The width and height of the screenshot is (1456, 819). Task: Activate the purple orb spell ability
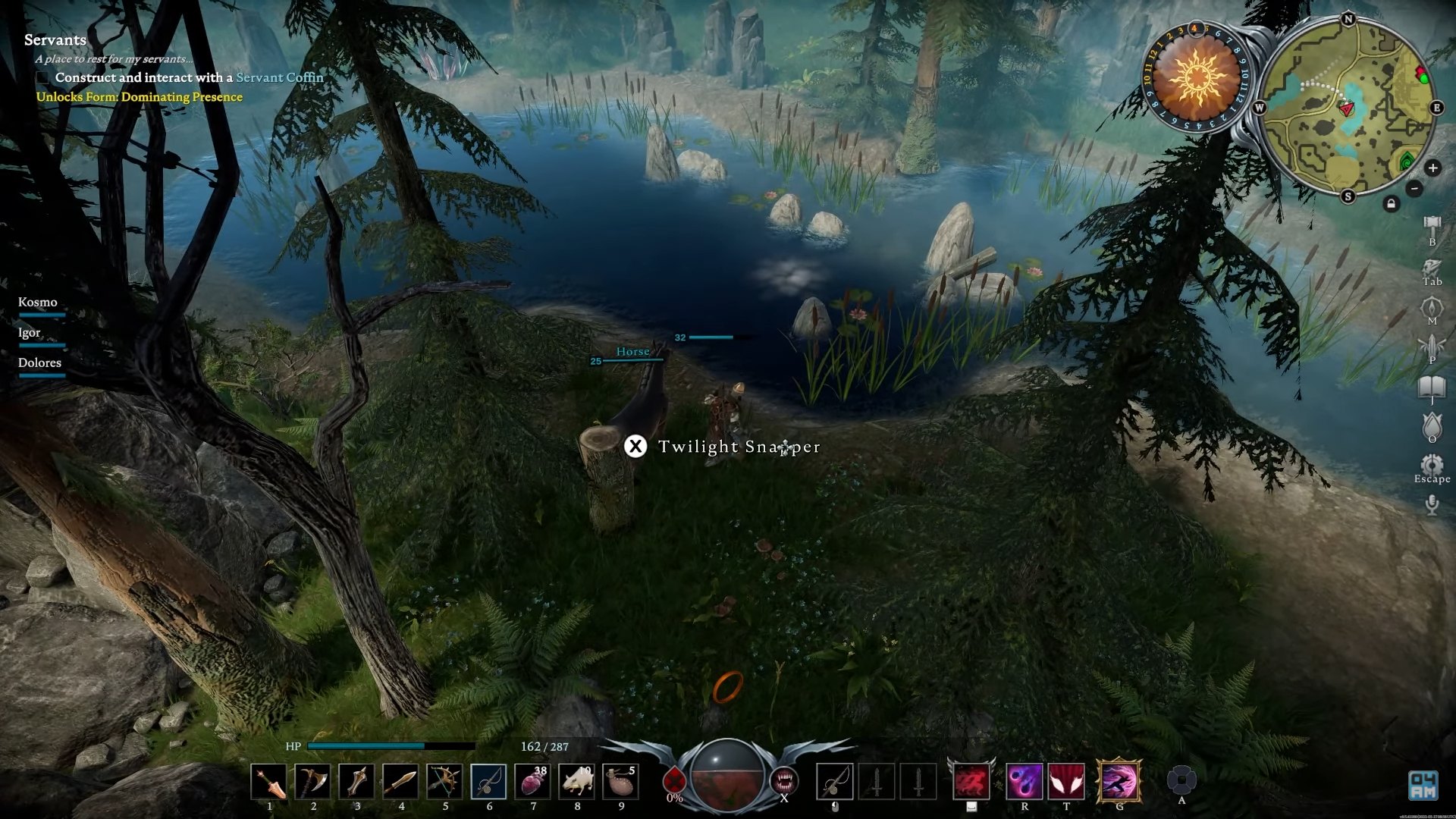pos(1024,782)
